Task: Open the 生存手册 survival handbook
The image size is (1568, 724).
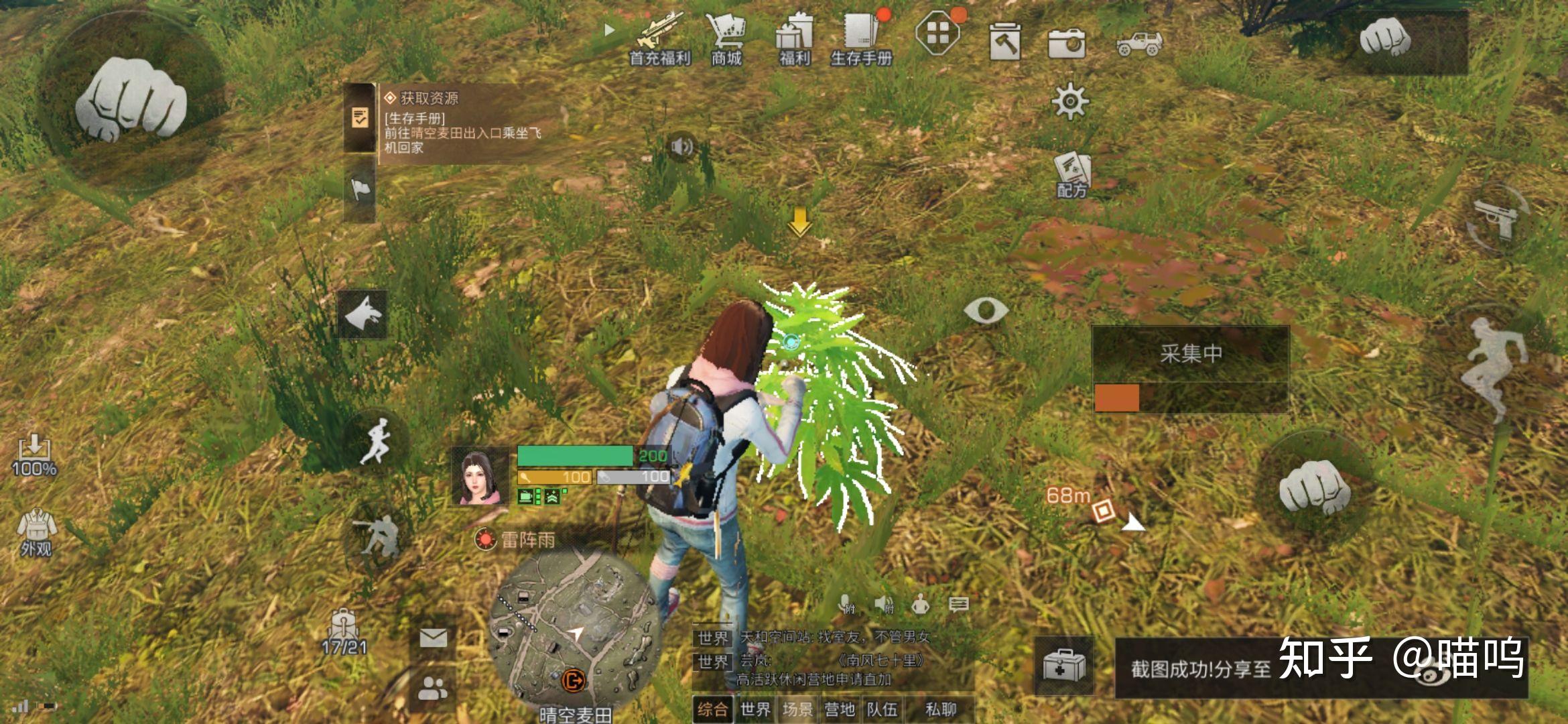Action: pyautogui.click(x=862, y=39)
